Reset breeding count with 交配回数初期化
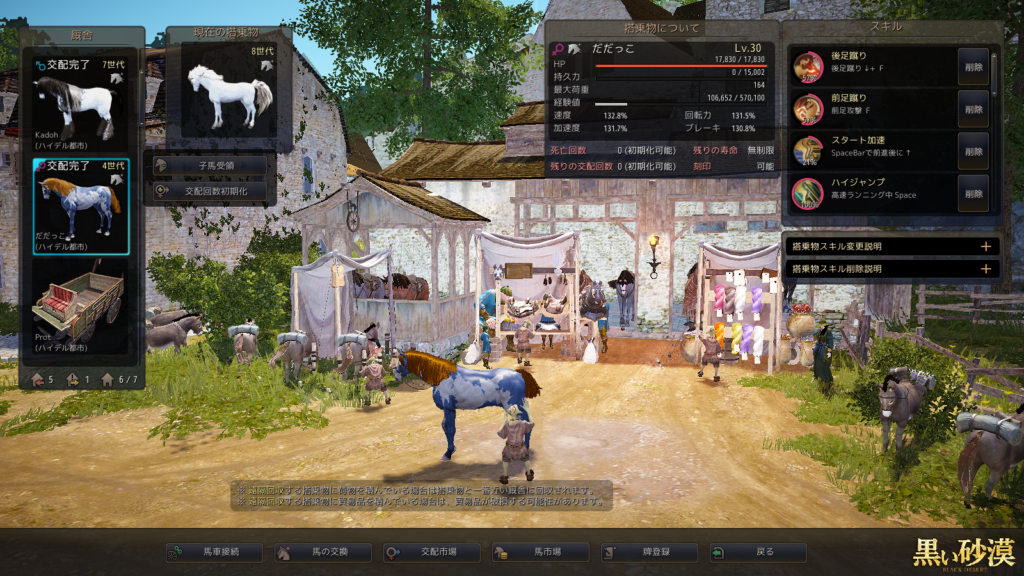This screenshot has height=576, width=1024. pos(209,190)
